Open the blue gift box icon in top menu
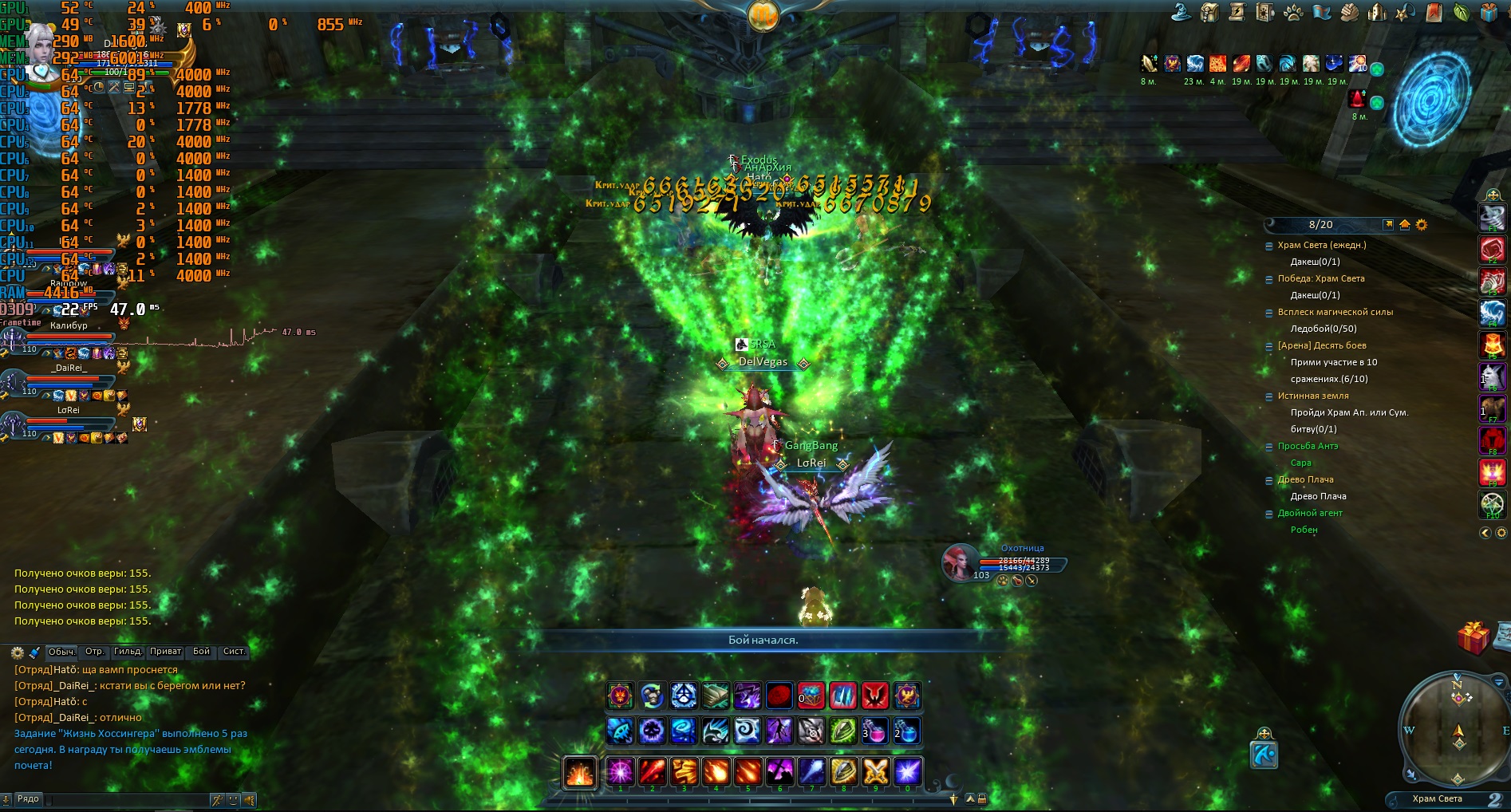The height and width of the screenshot is (812, 1511). pyautogui.click(x=1489, y=12)
